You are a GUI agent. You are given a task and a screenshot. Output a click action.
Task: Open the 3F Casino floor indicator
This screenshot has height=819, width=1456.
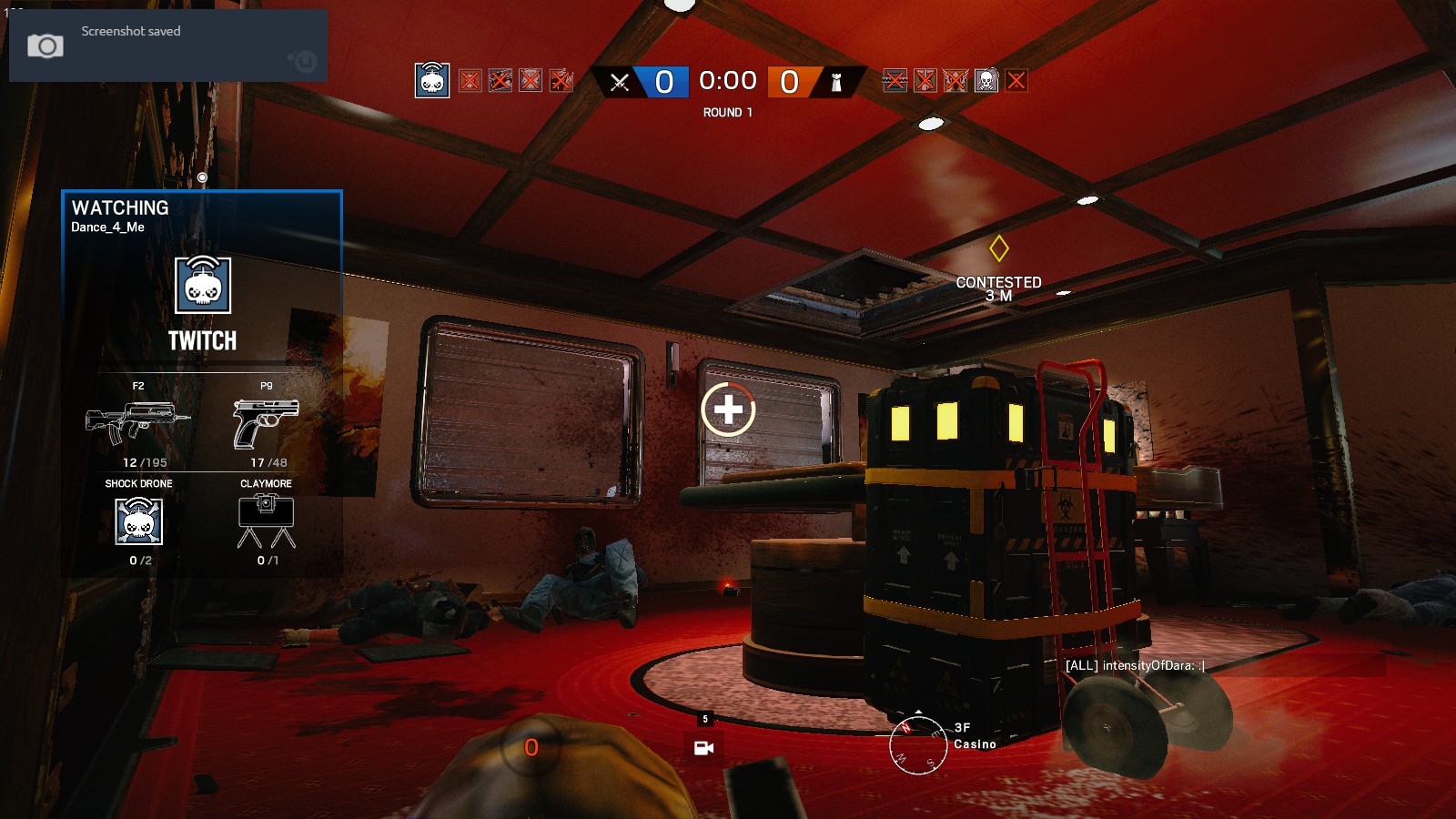click(x=975, y=735)
